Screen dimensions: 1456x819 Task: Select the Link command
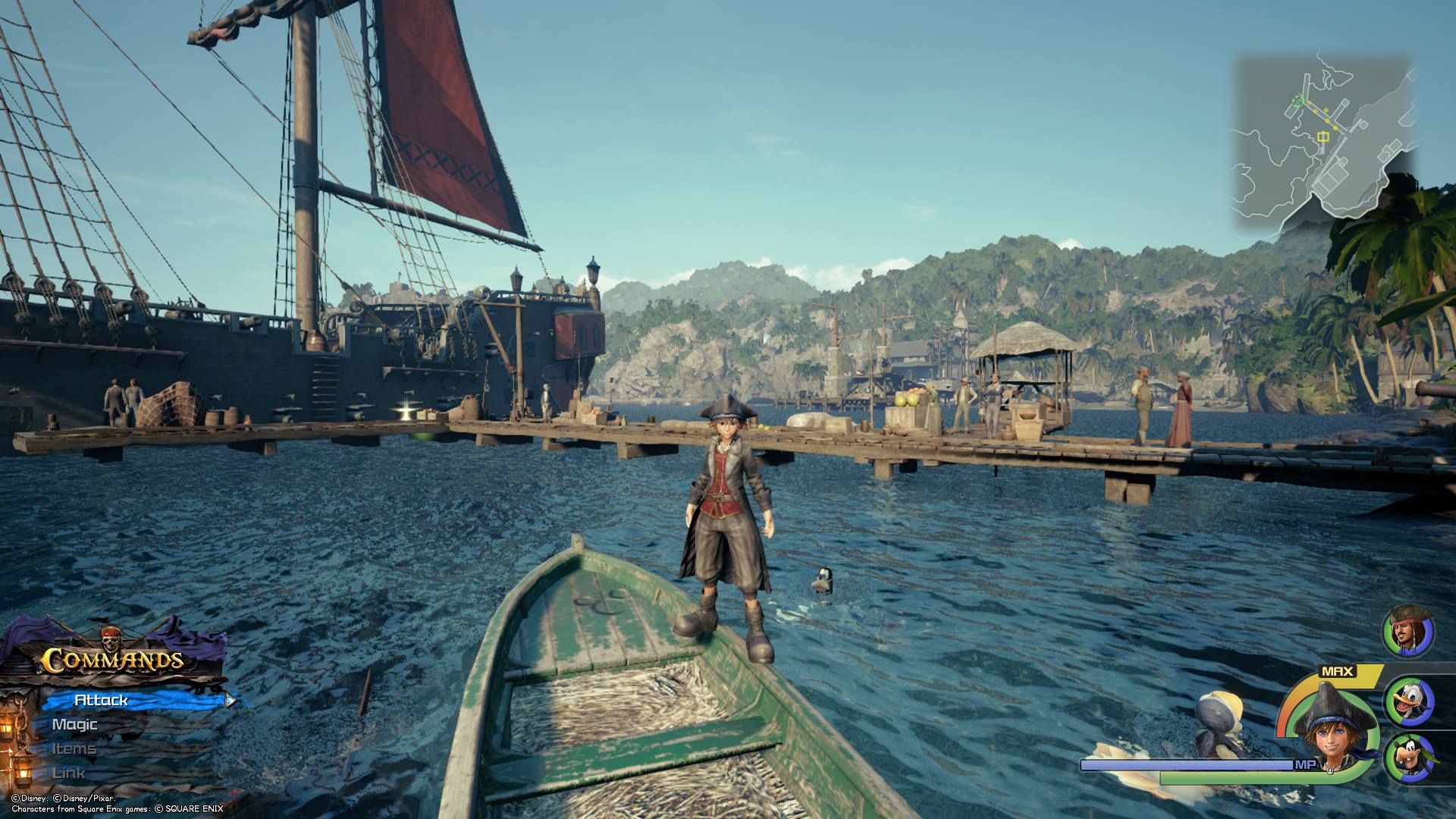pos(69,773)
